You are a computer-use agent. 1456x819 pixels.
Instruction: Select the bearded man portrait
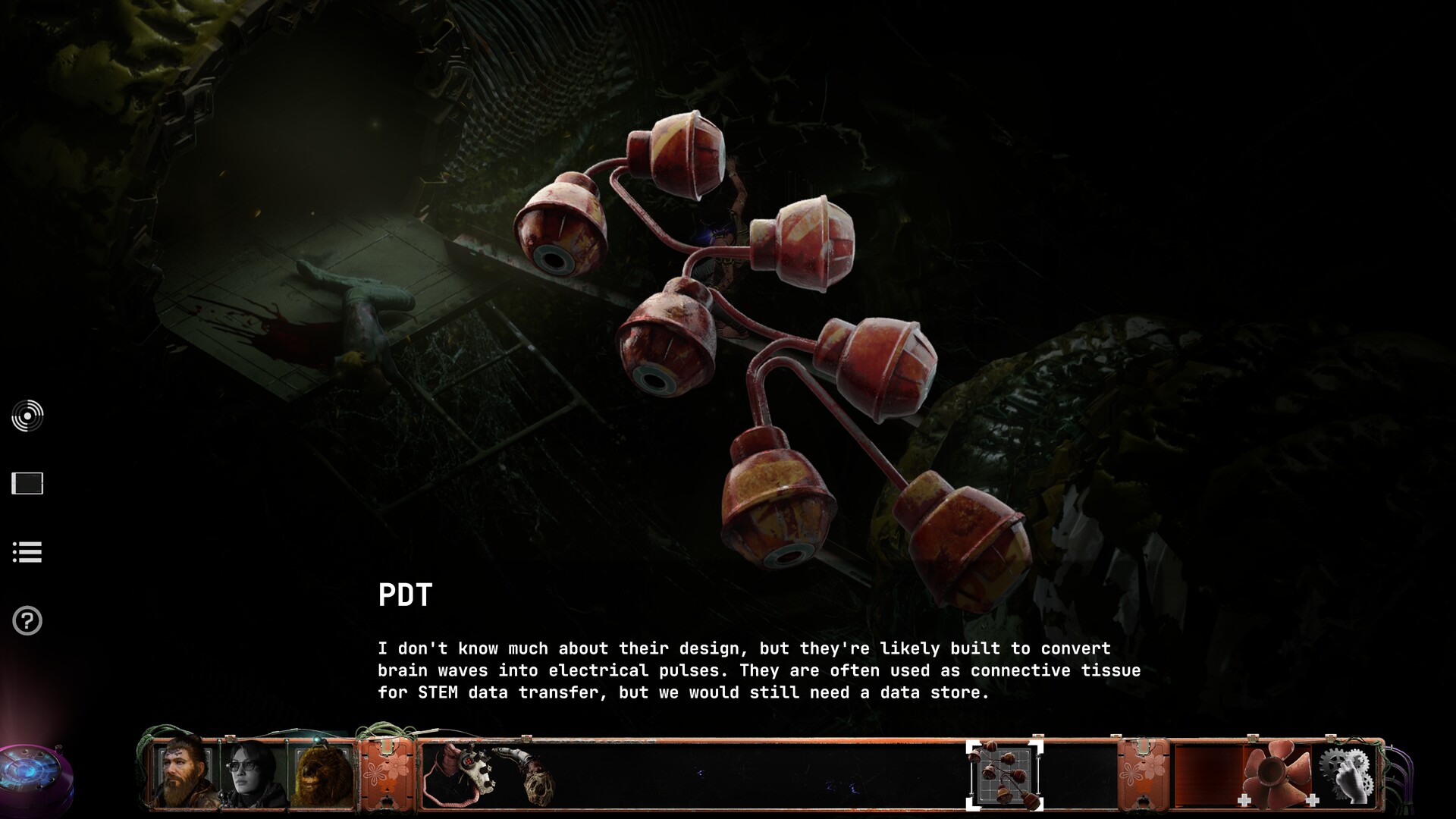[185, 773]
